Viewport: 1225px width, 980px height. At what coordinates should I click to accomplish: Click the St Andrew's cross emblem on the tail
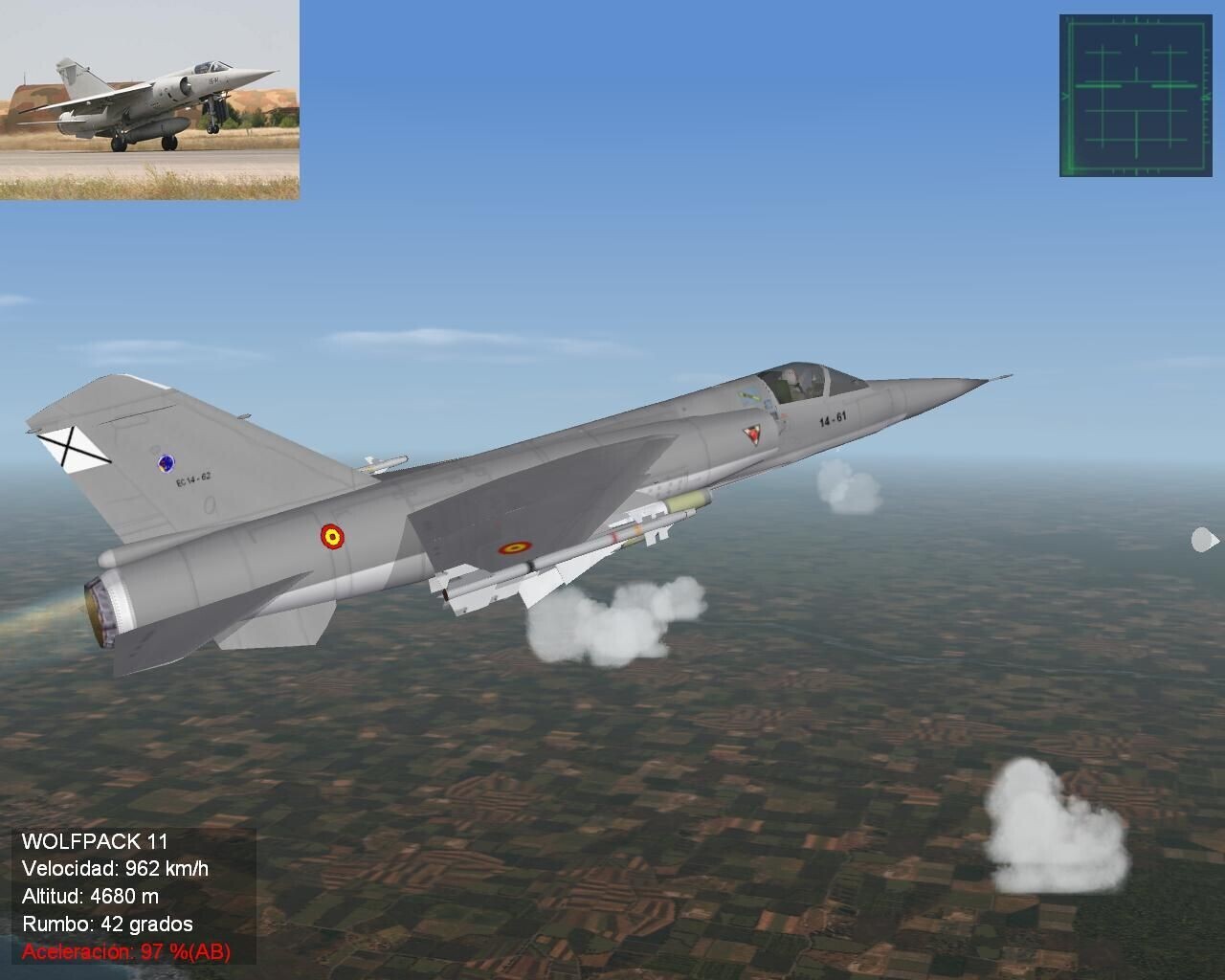[69, 445]
